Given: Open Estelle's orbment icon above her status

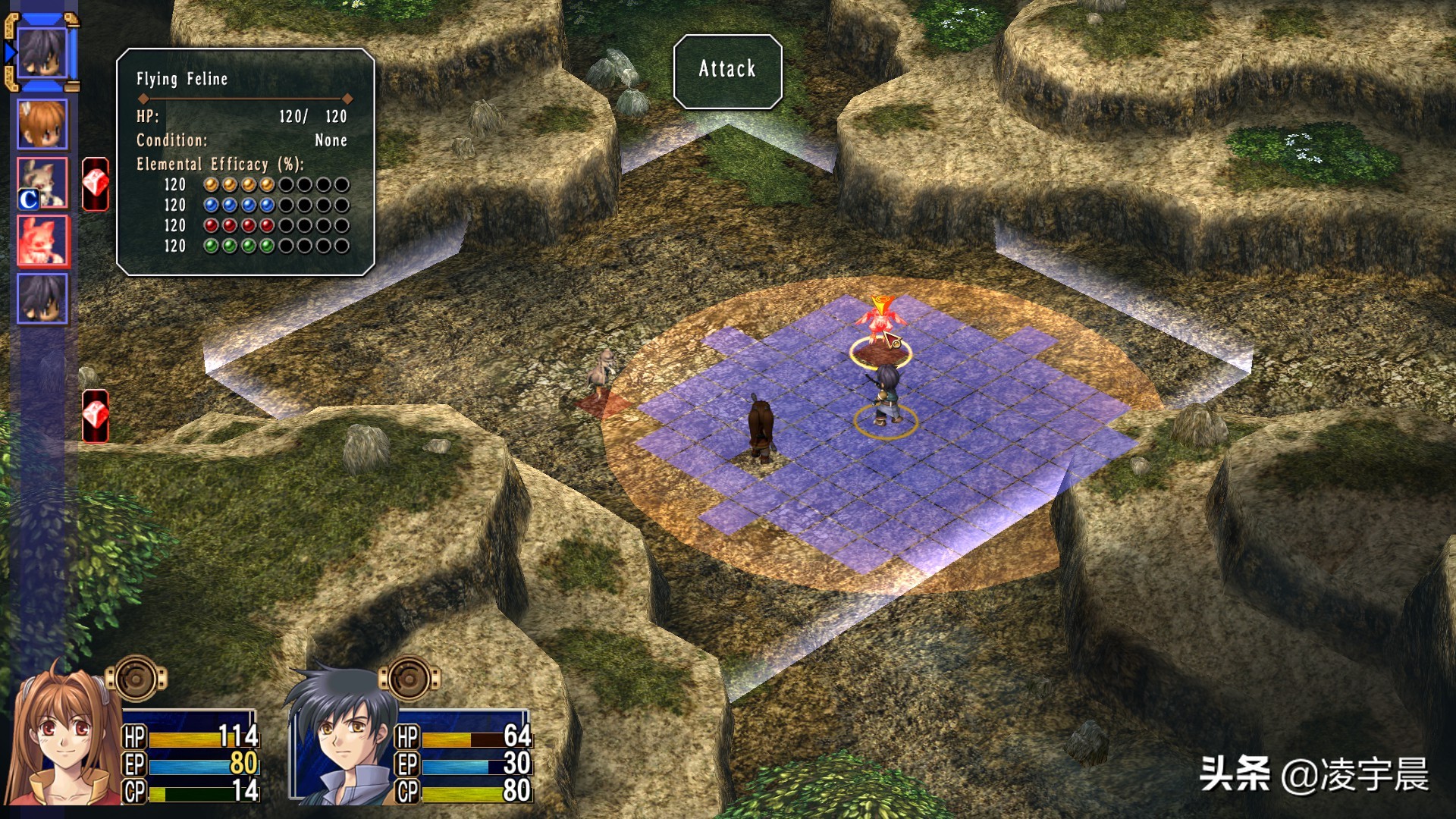Looking at the screenshot, I should [x=136, y=678].
